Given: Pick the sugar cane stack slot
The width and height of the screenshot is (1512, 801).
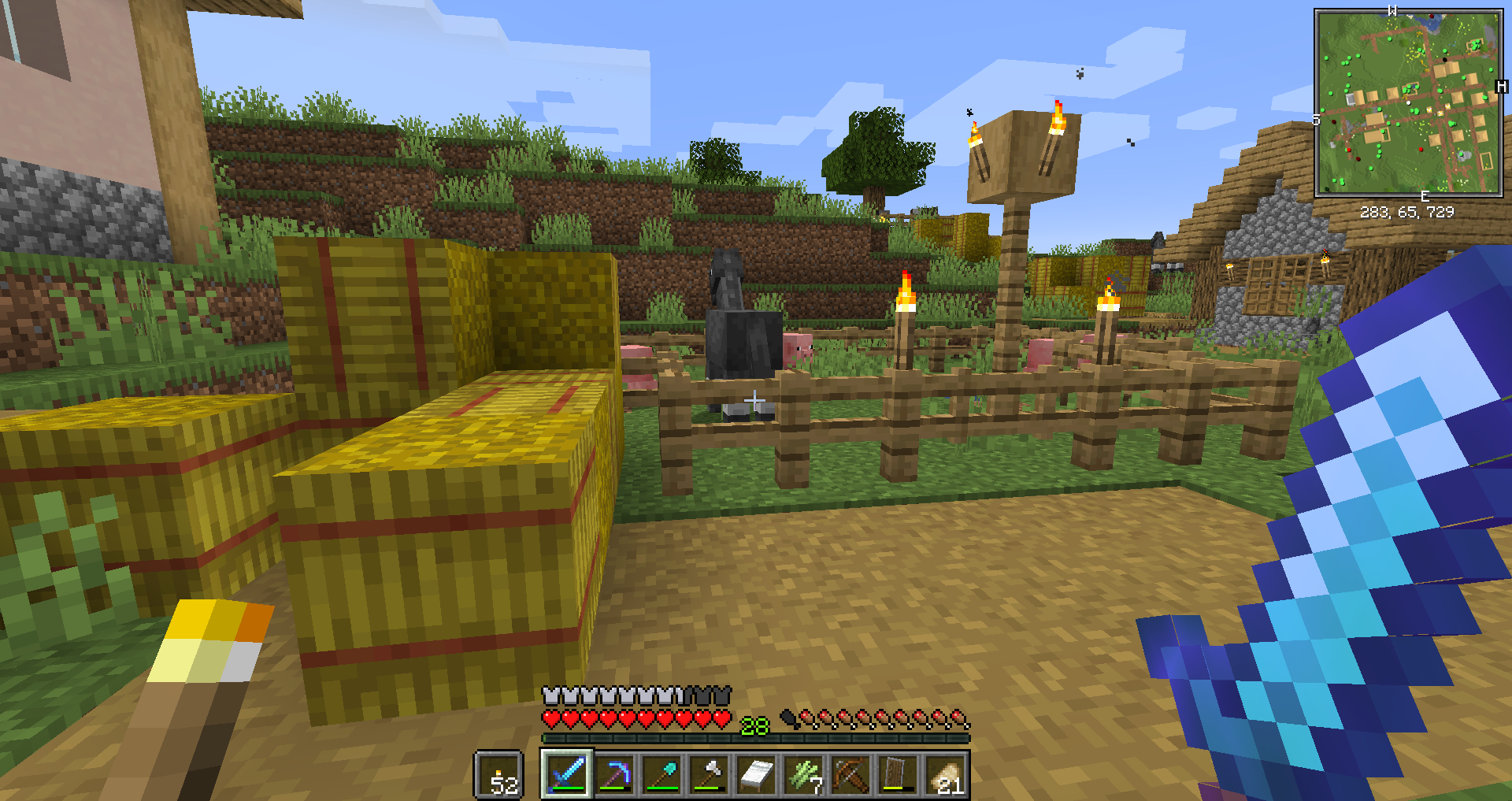Looking at the screenshot, I should pos(803,774).
